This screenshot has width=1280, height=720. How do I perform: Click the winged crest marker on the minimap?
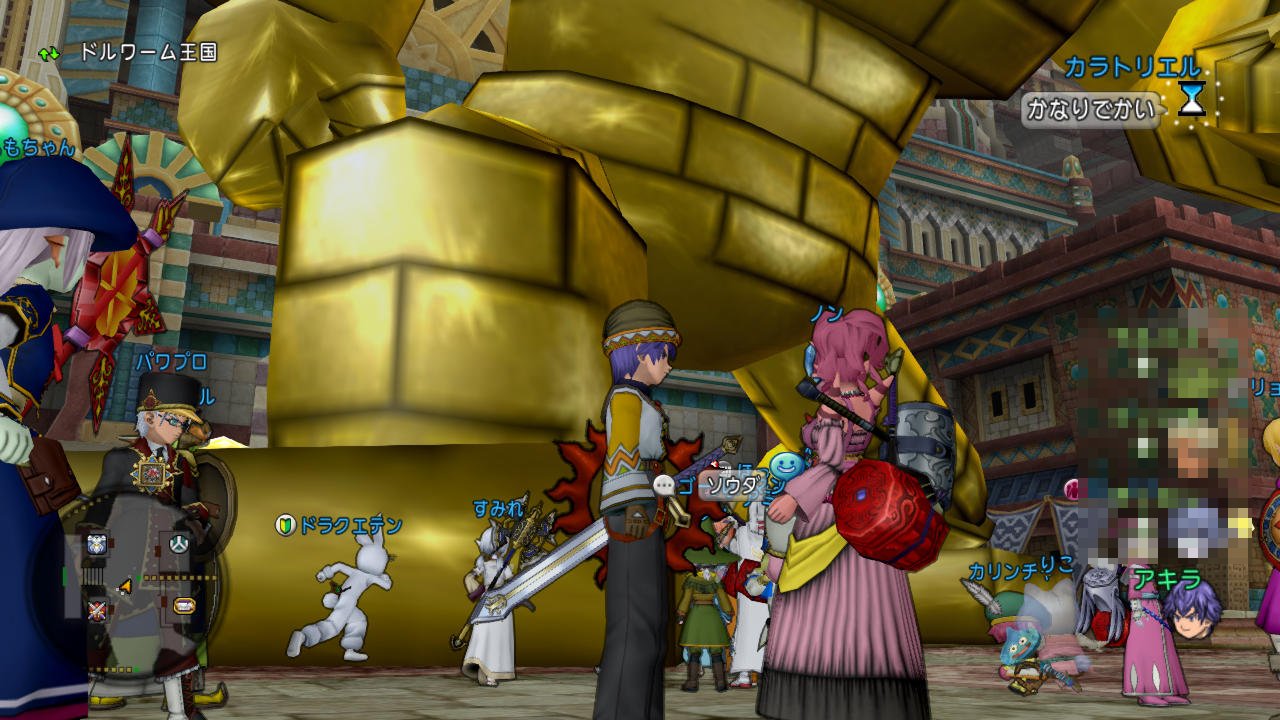click(x=97, y=544)
